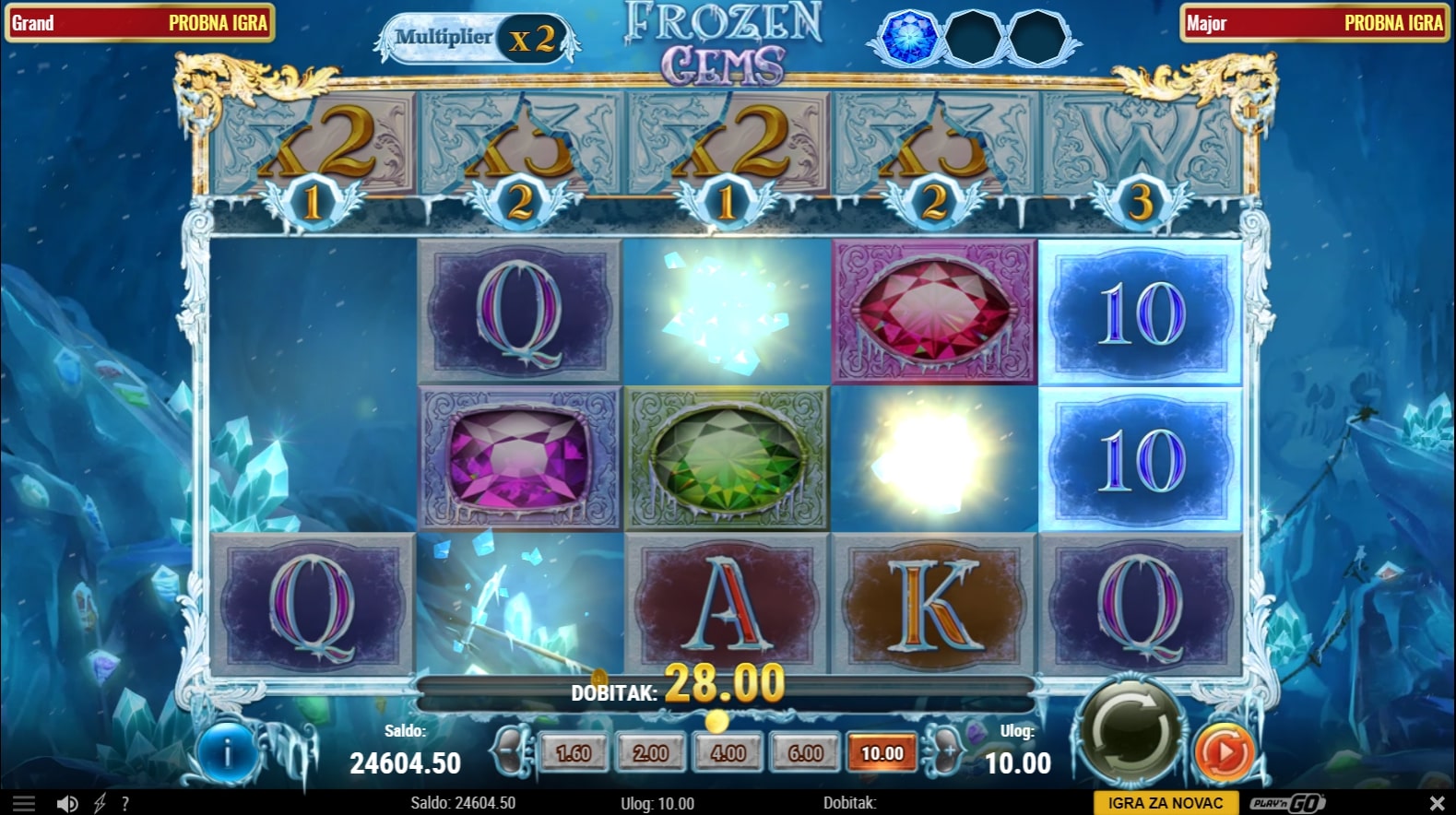Select the highlighted 10.00 bet button

point(882,753)
